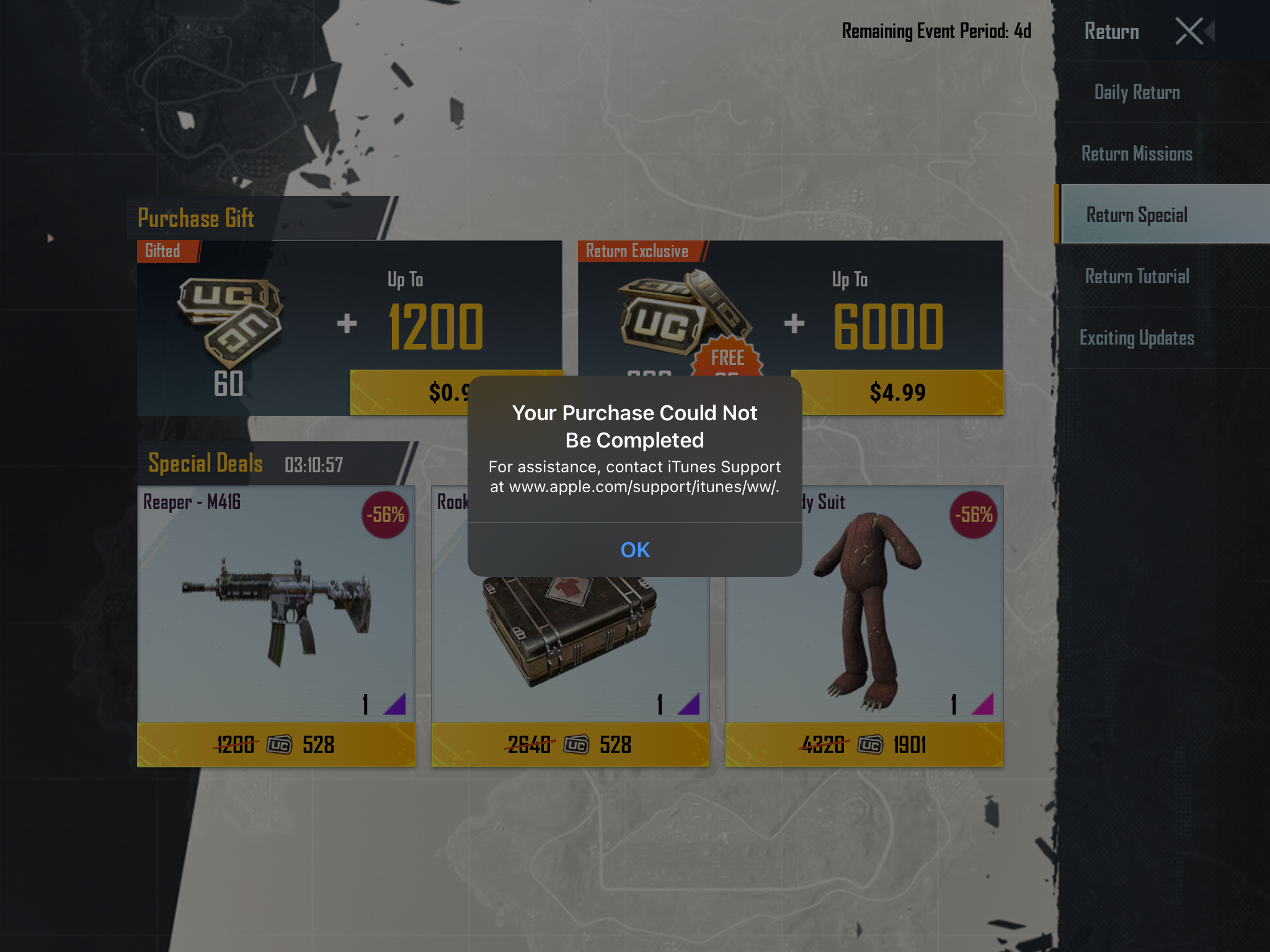Switch to Return Missions tab

(x=1137, y=154)
